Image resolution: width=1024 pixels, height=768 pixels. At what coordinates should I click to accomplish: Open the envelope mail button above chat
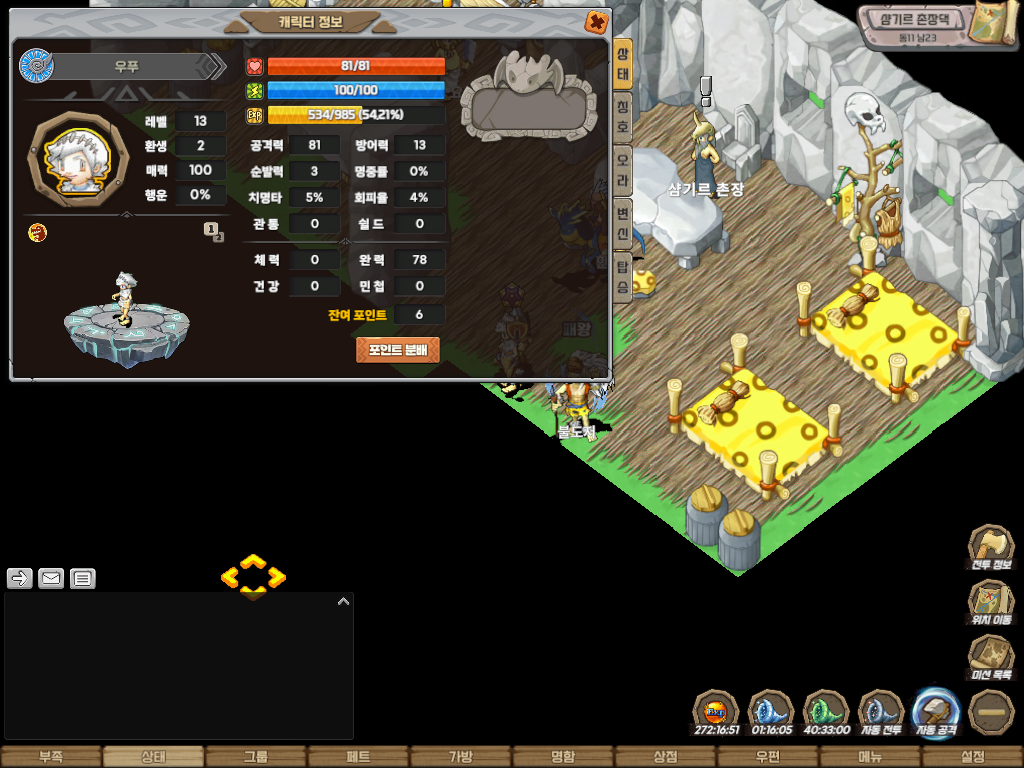[x=51, y=578]
